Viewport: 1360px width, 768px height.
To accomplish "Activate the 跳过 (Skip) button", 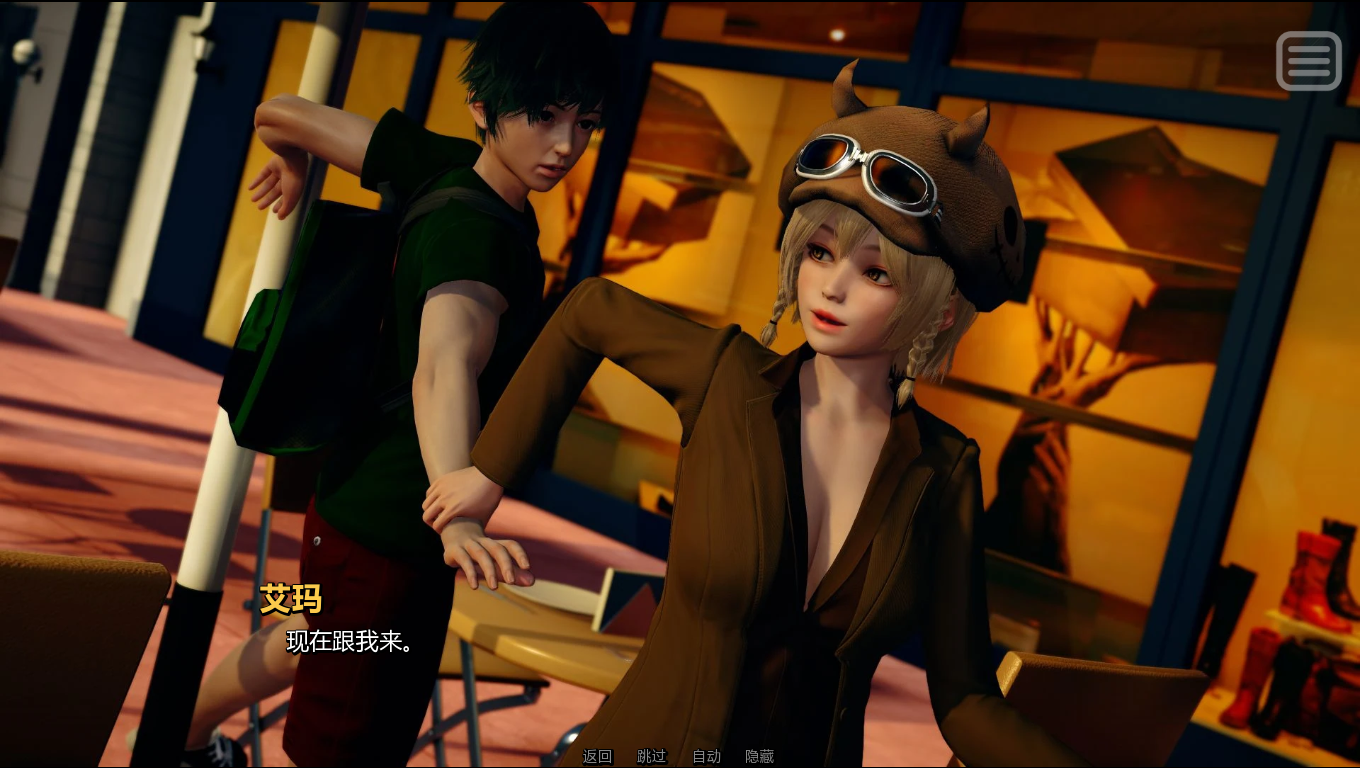I will pos(651,757).
